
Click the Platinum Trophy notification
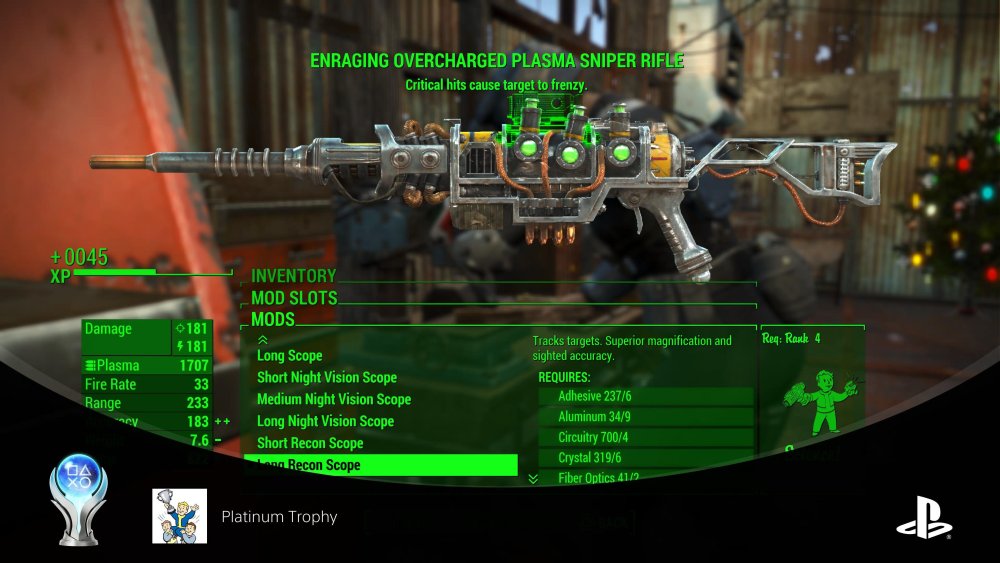pyautogui.click(x=279, y=517)
